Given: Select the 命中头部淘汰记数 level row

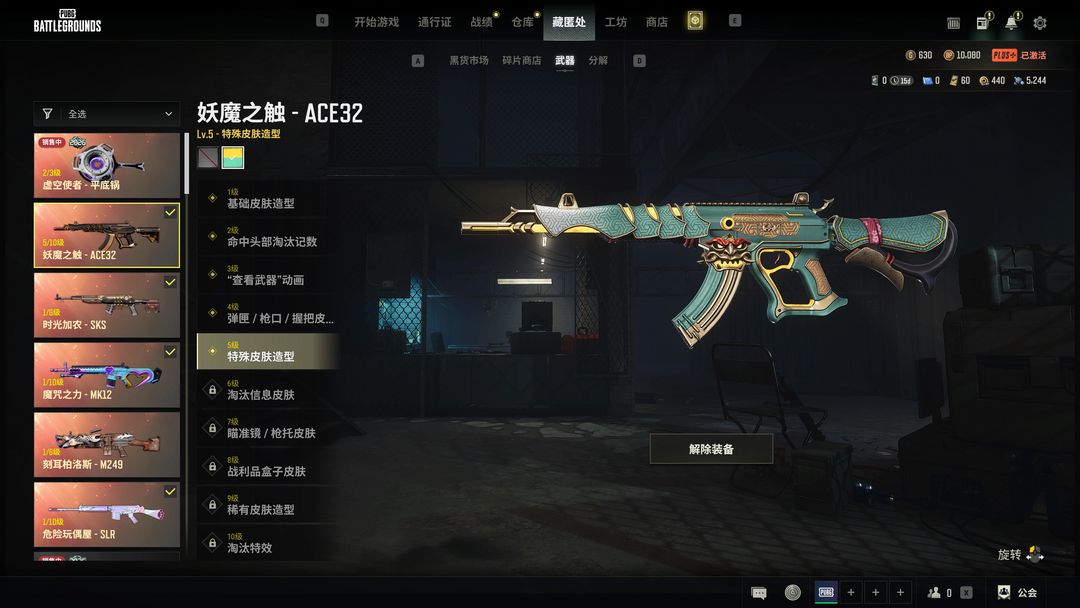Looking at the screenshot, I should tap(268, 237).
